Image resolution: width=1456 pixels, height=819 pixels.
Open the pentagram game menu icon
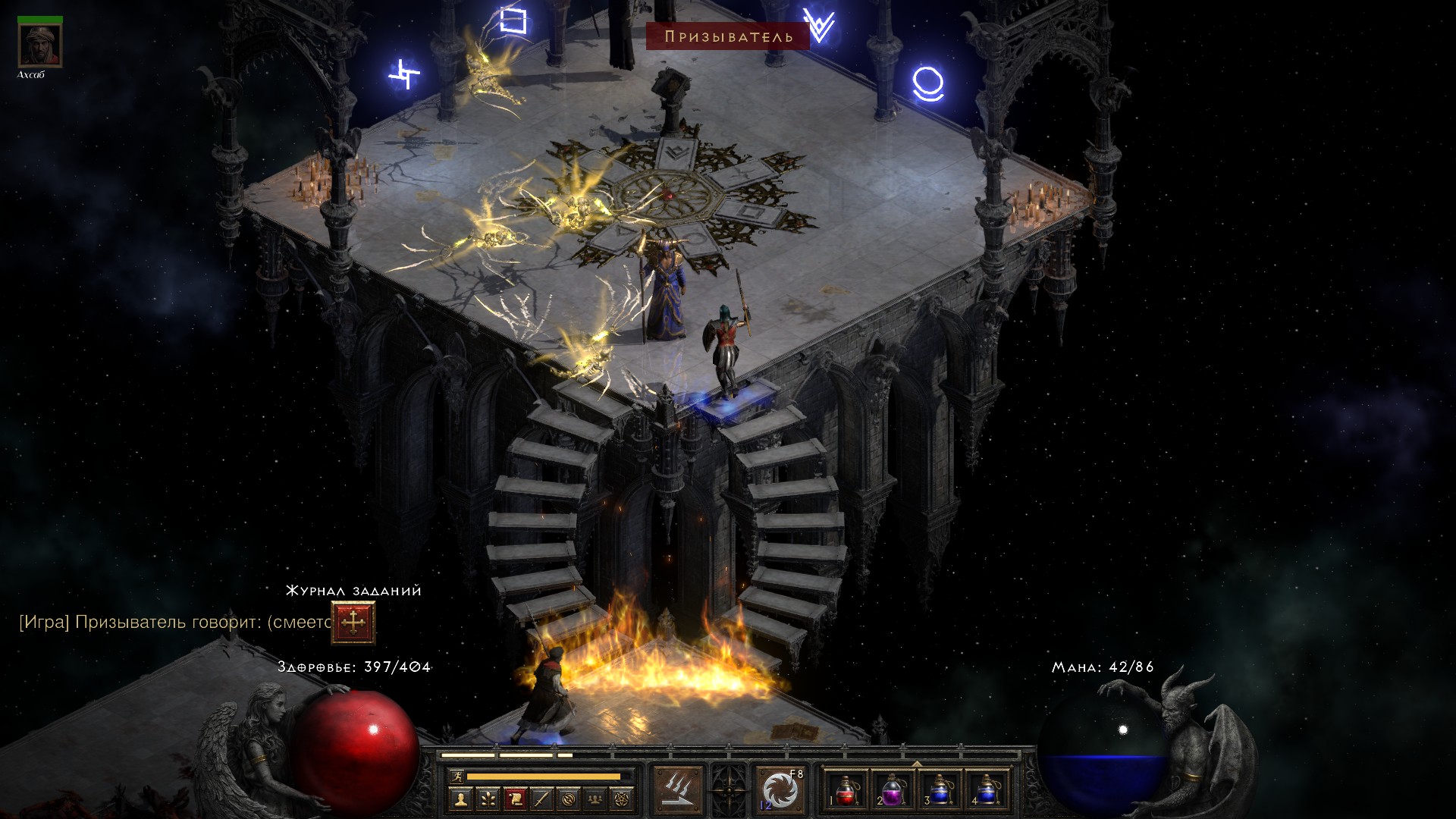click(623, 799)
